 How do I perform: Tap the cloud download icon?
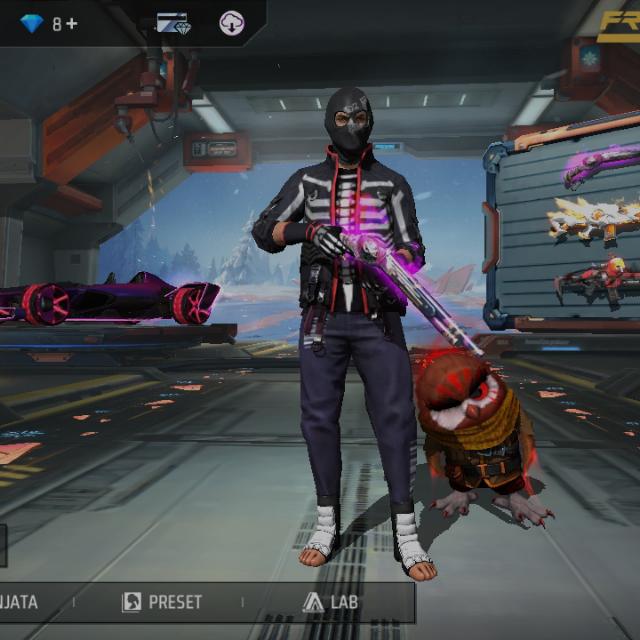tap(232, 23)
